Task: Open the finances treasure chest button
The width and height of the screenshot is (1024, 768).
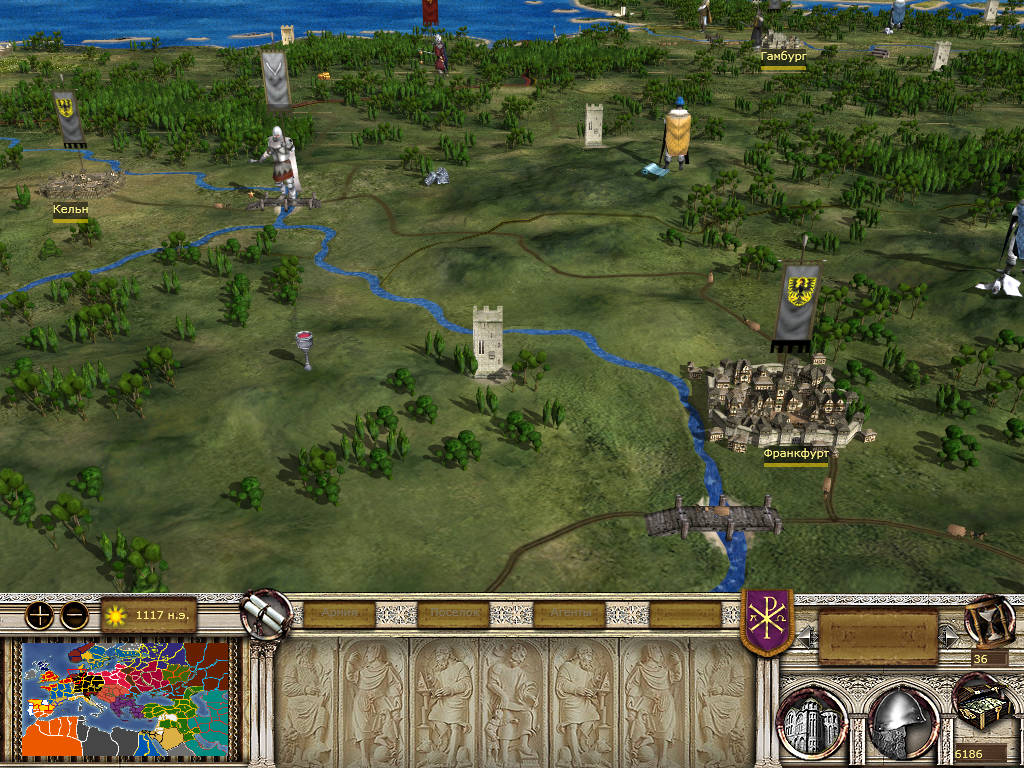Action: [x=981, y=702]
